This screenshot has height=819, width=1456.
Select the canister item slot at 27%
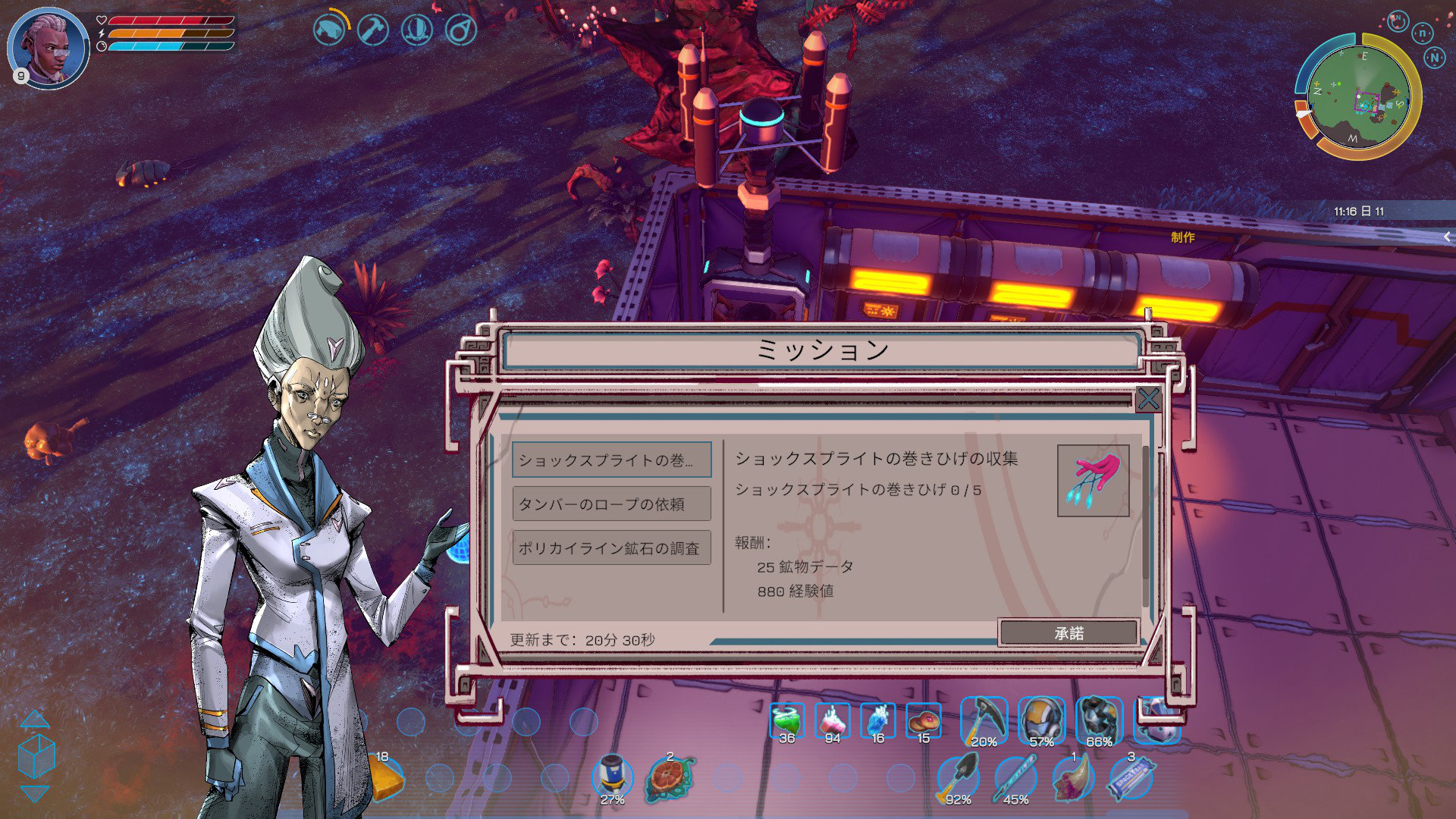click(x=612, y=777)
